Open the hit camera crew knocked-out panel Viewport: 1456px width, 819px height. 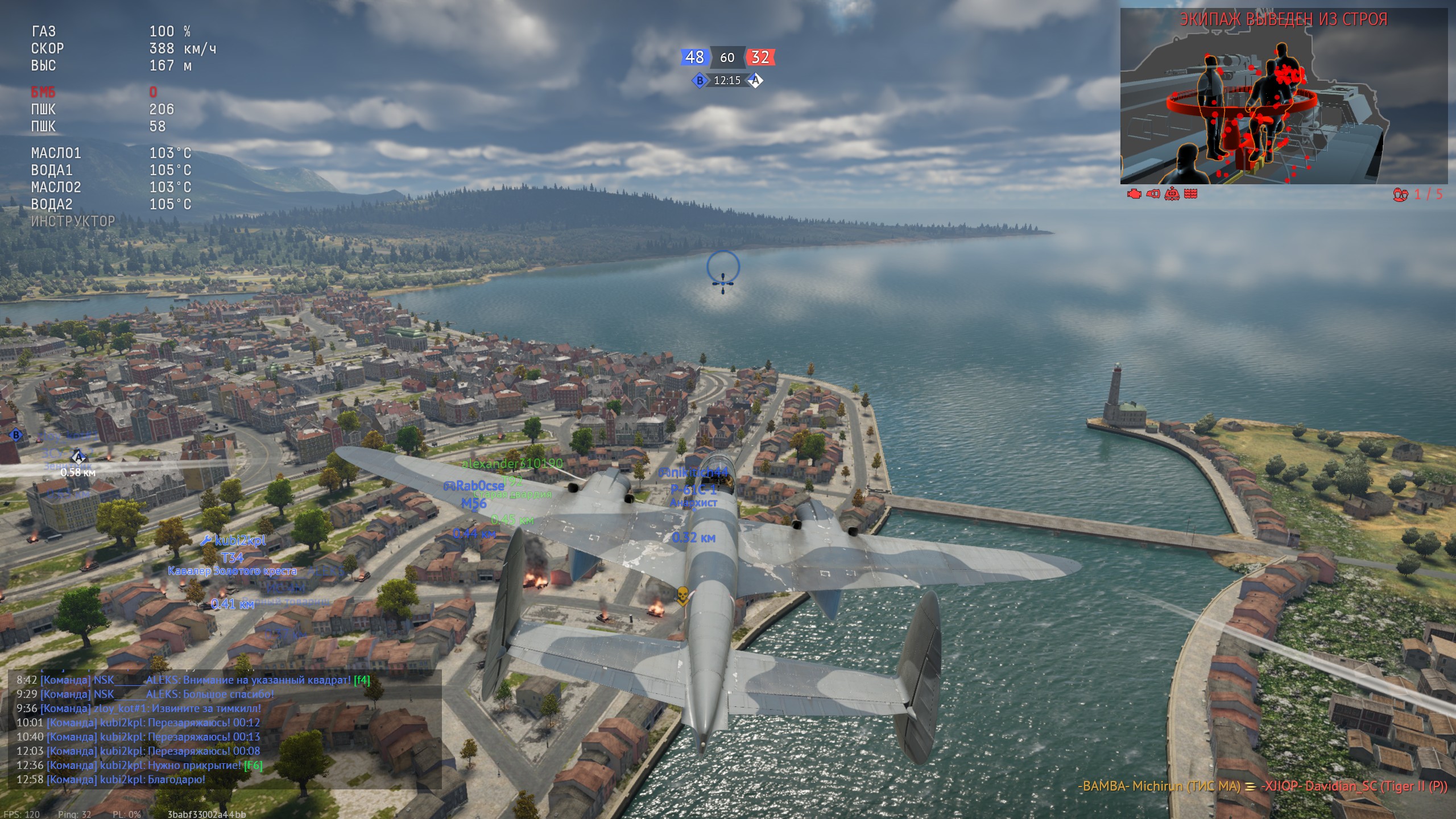(x=1283, y=97)
